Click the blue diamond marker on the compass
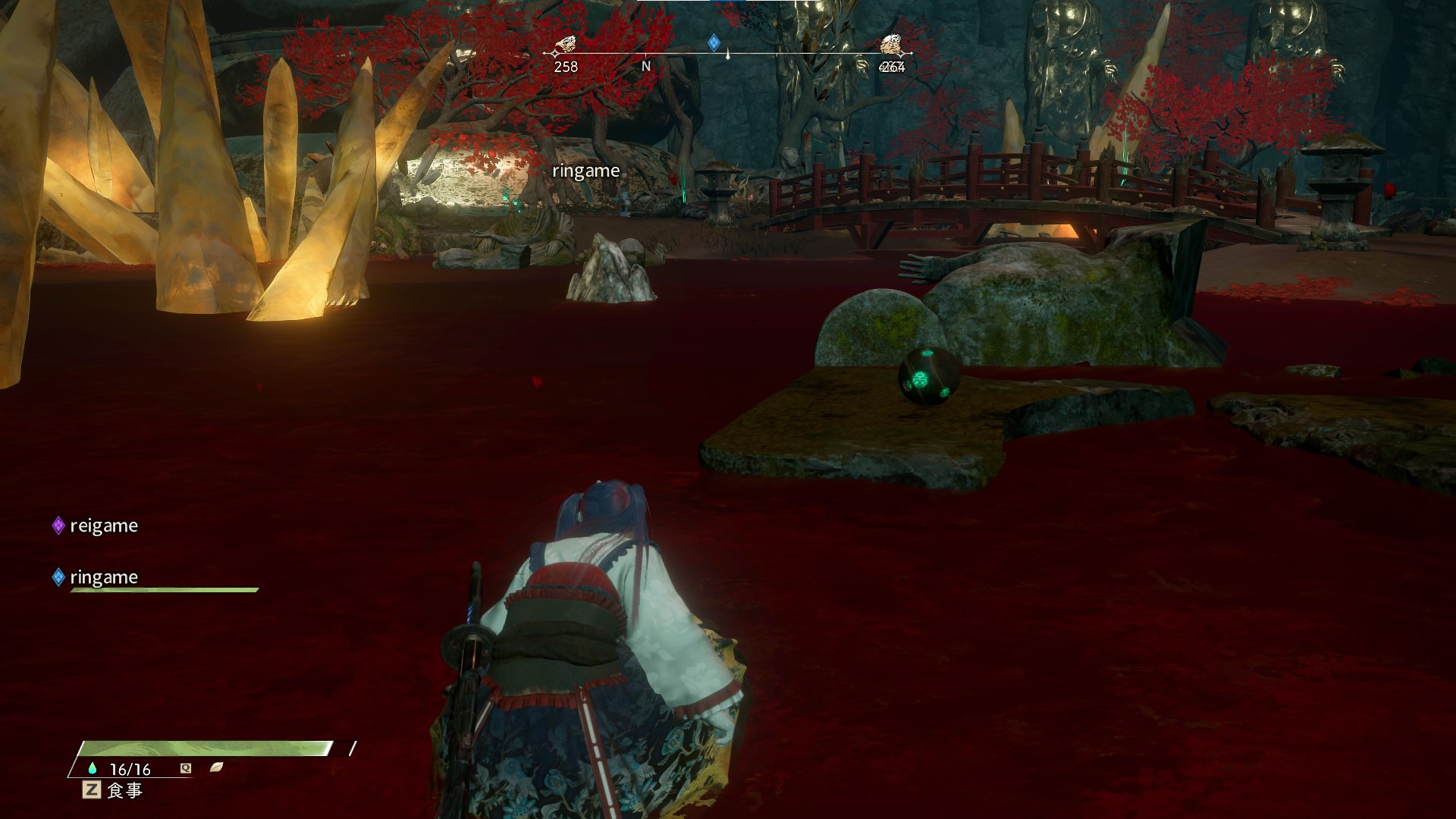1456x819 pixels. [714, 42]
